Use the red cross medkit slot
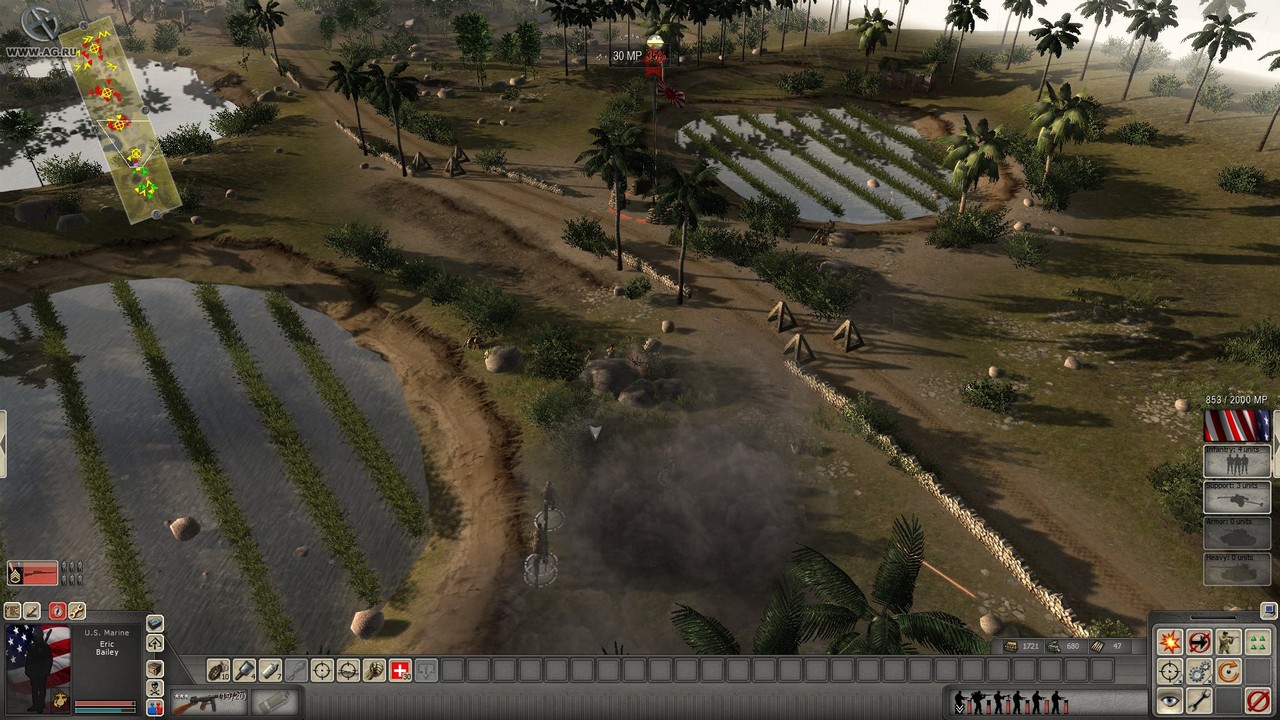This screenshot has height=720, width=1280. (400, 670)
